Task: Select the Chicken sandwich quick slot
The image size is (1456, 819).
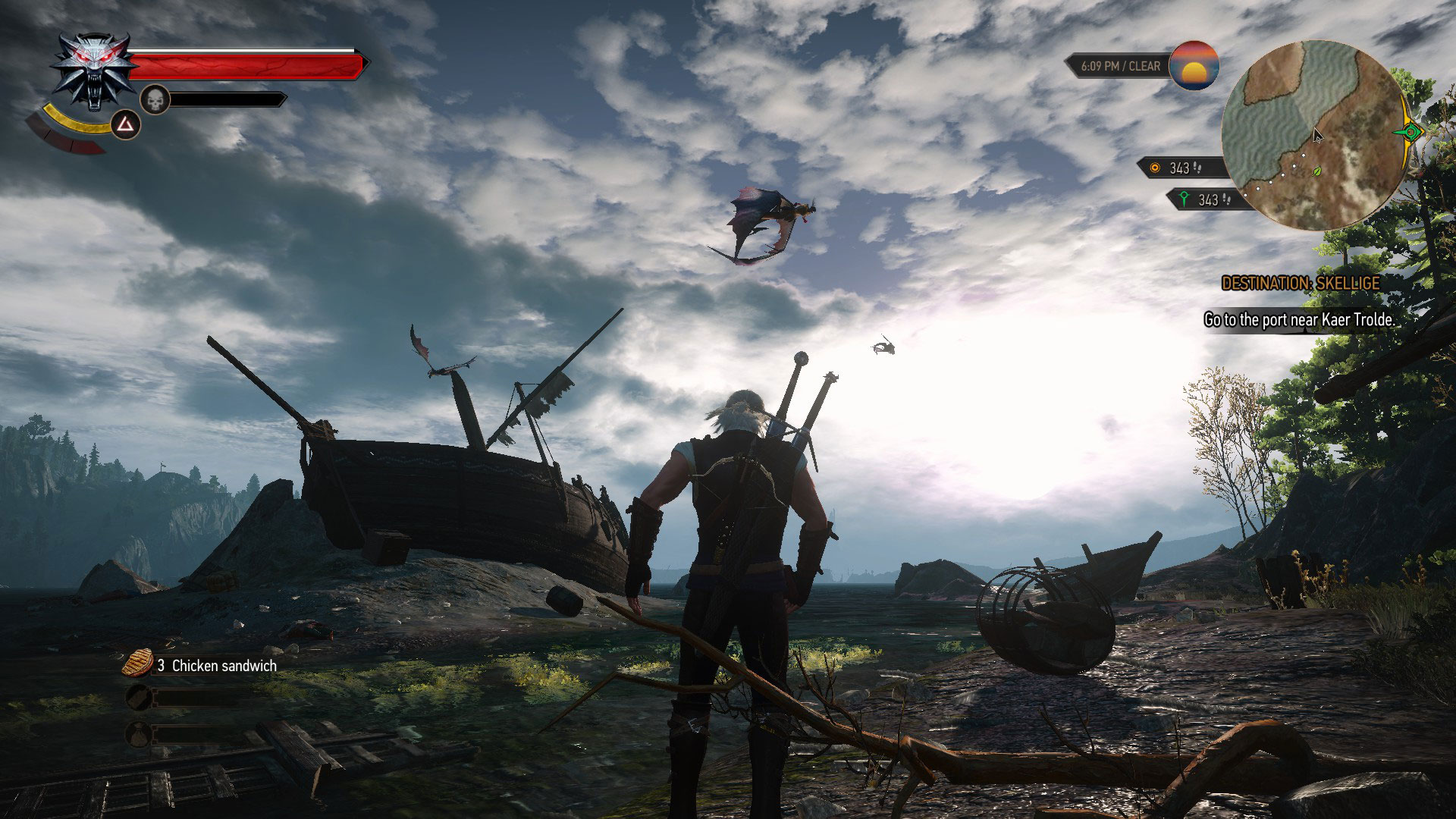Action: (138, 664)
